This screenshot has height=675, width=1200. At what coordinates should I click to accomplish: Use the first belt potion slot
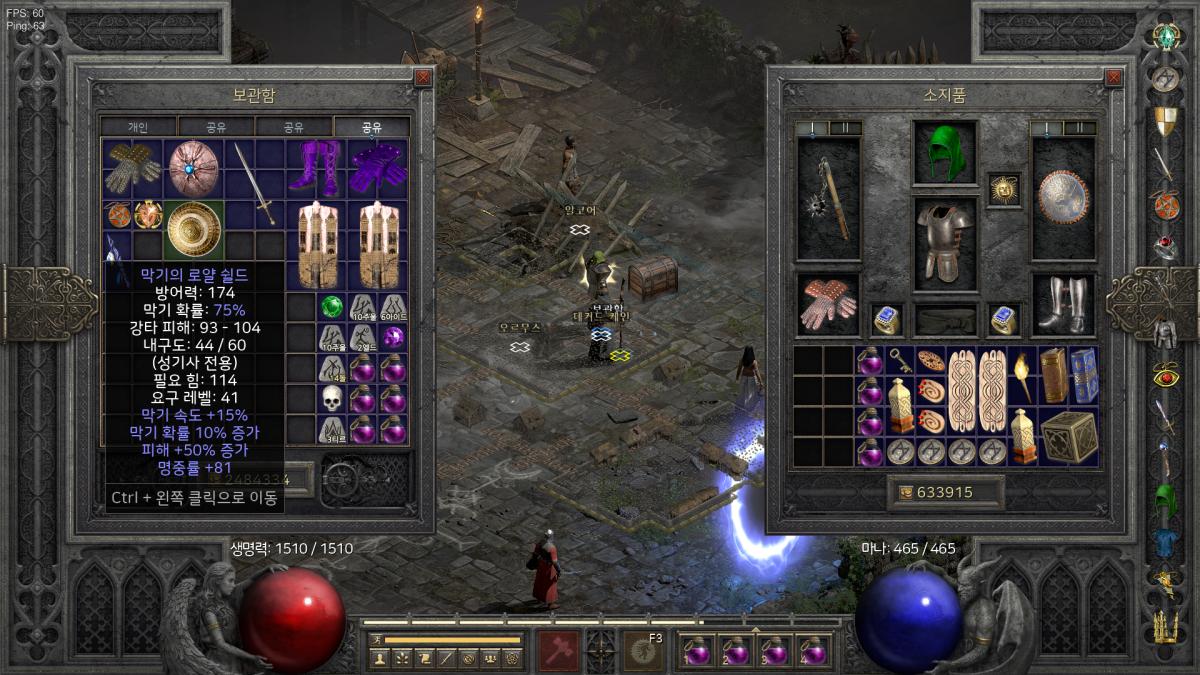pos(697,651)
